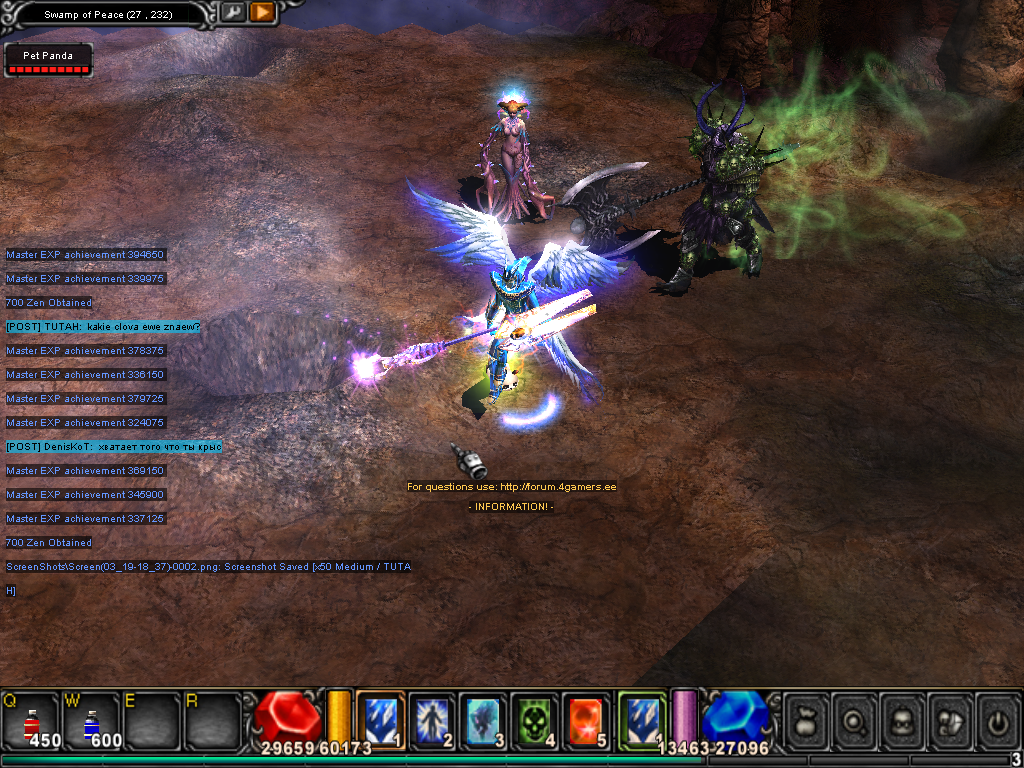
Task: Activate the blue skill in hotbar slot 1
Action: click(x=380, y=719)
